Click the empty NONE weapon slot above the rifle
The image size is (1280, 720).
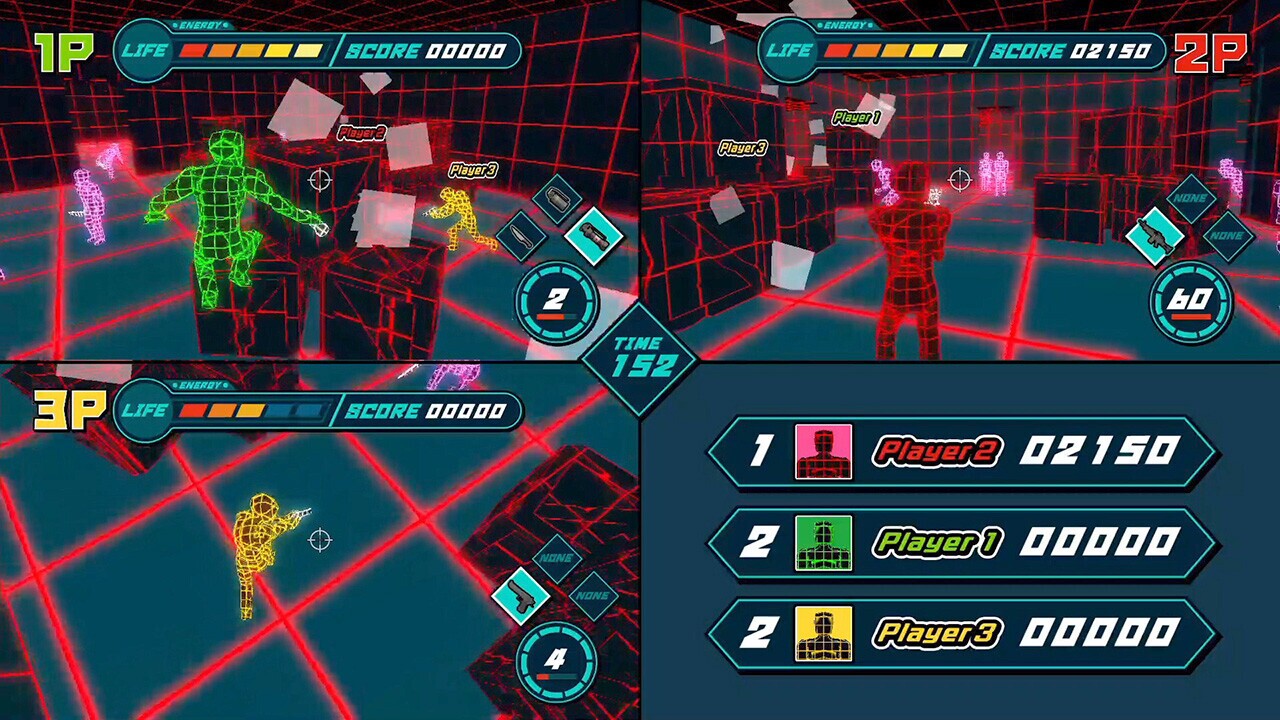click(1193, 199)
